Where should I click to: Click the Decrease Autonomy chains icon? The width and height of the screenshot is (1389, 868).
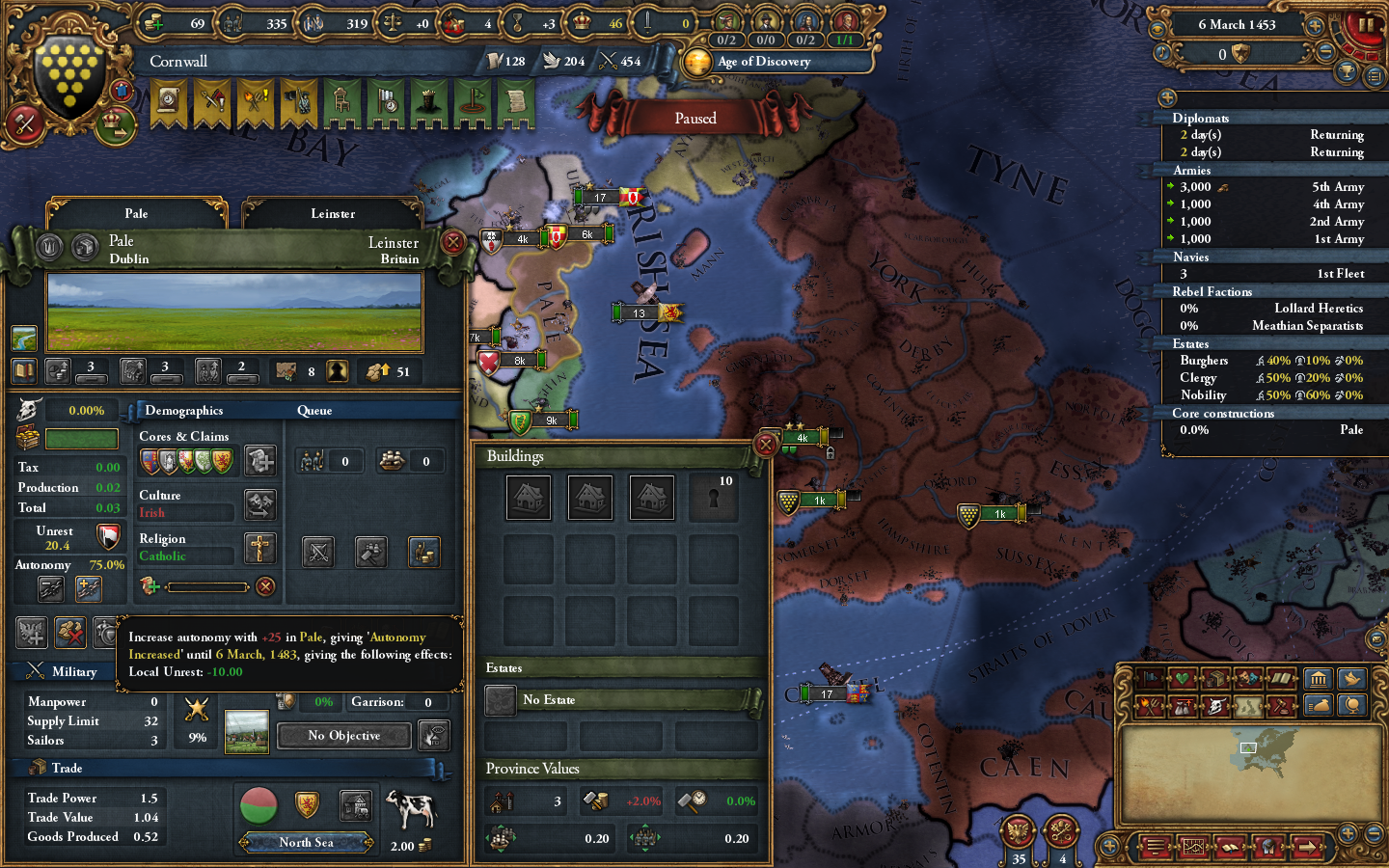click(x=51, y=588)
